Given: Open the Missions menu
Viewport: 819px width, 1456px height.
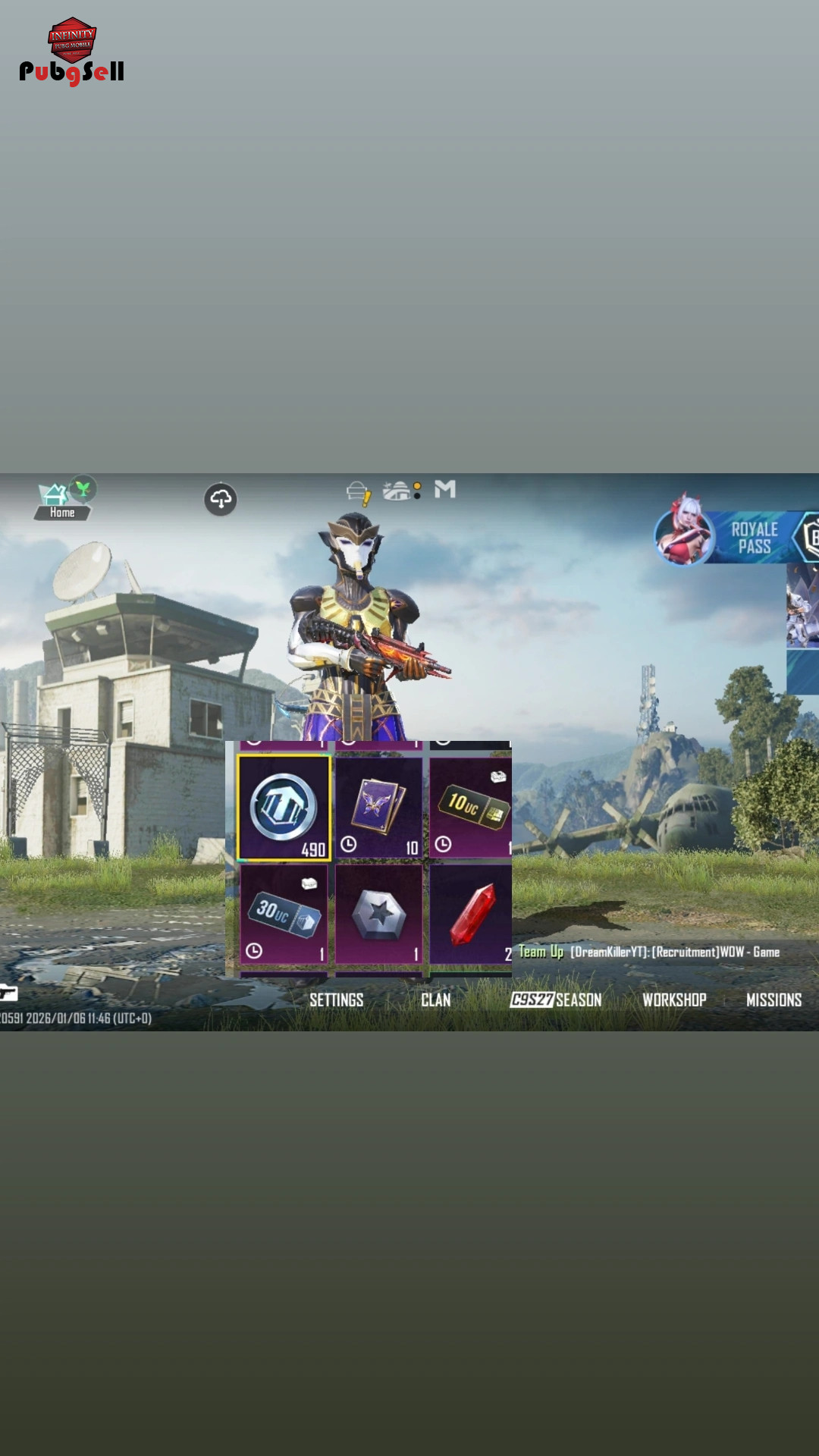Looking at the screenshot, I should point(773,1000).
